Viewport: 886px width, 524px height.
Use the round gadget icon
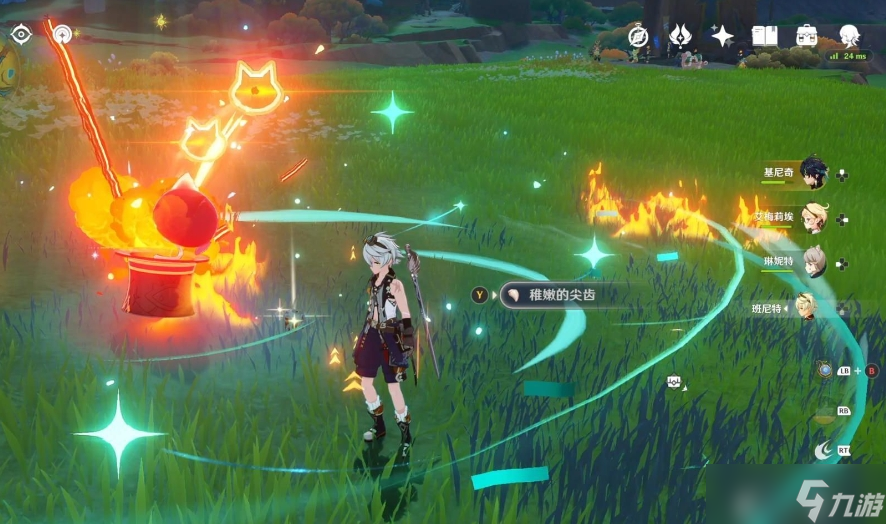[824, 370]
